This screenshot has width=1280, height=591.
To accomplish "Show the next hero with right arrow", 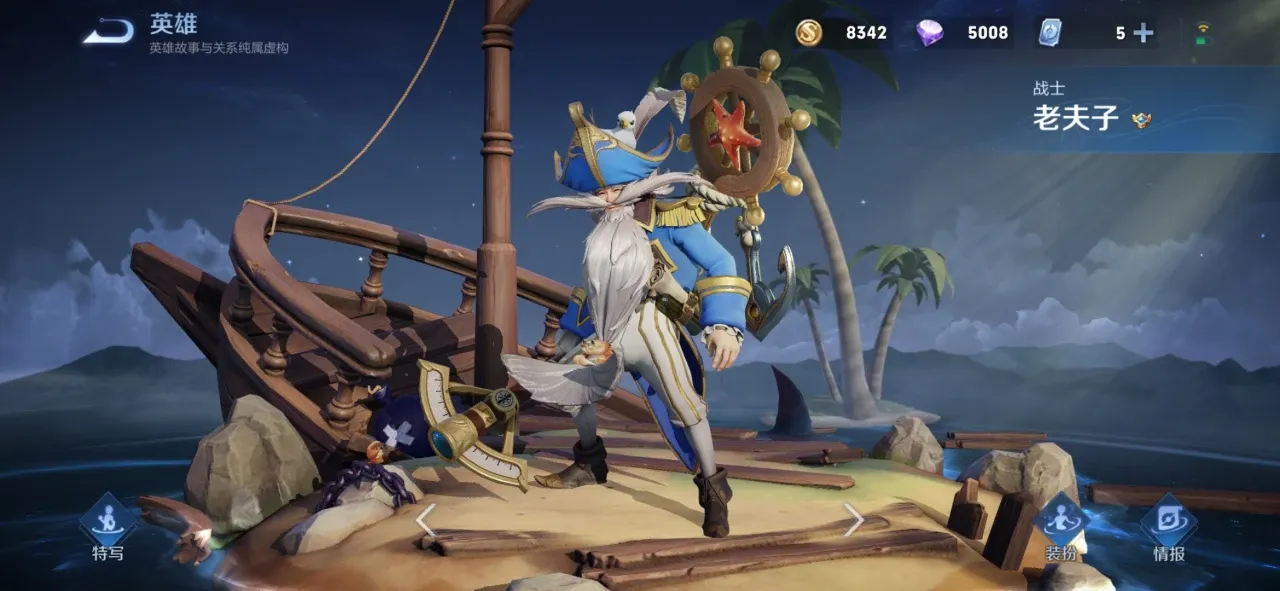I will [853, 519].
